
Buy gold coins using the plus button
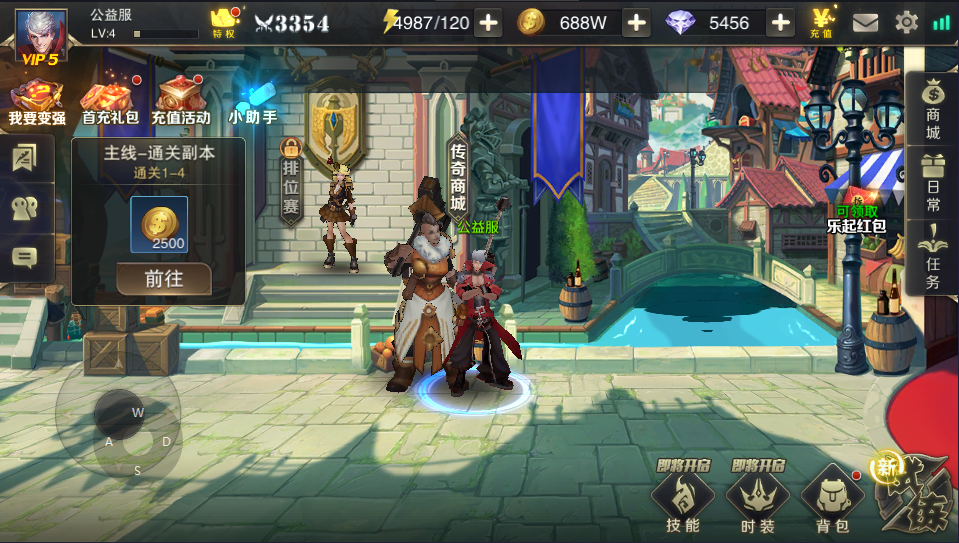pos(636,23)
